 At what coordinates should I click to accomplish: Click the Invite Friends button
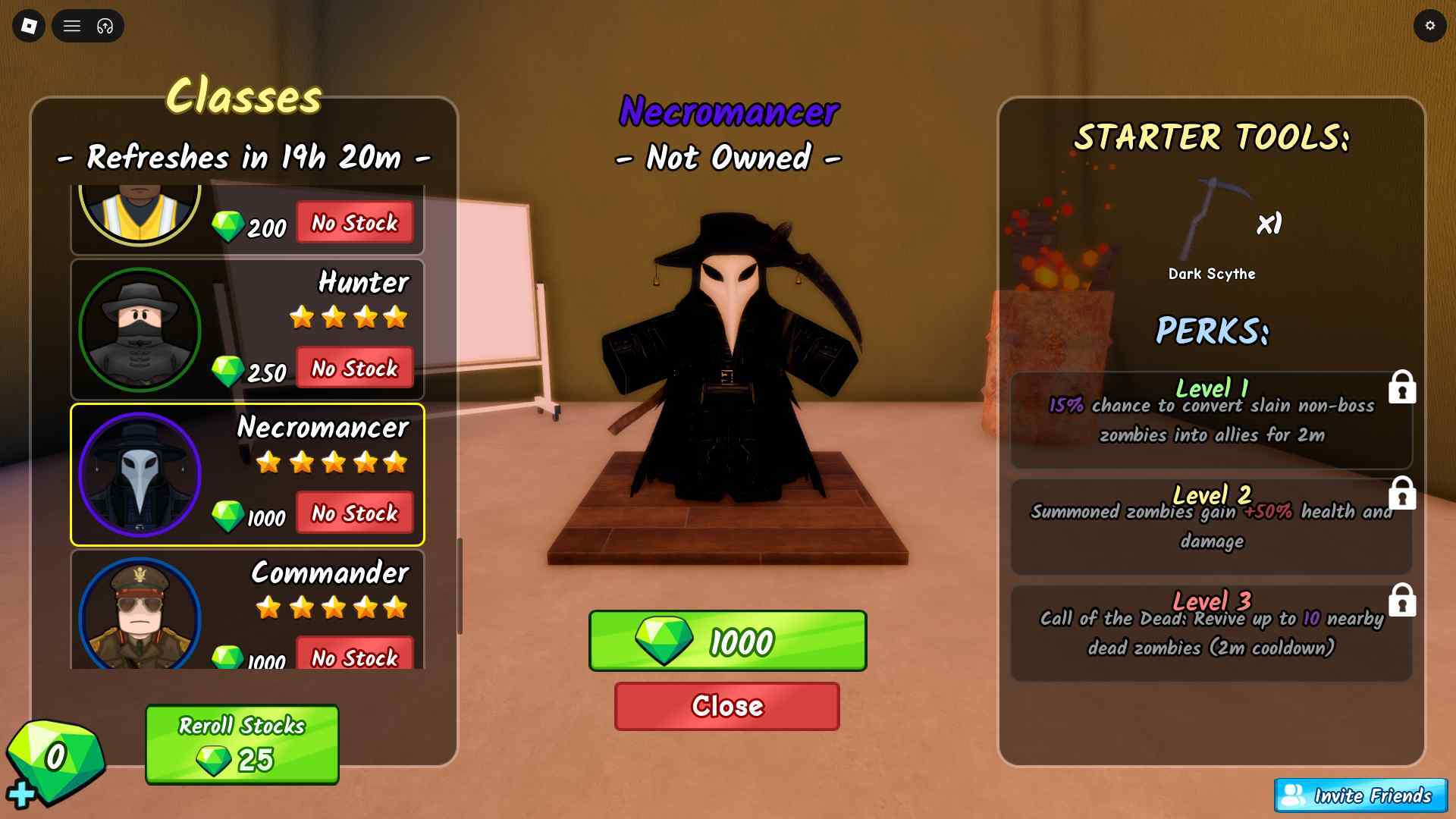coord(1360,796)
